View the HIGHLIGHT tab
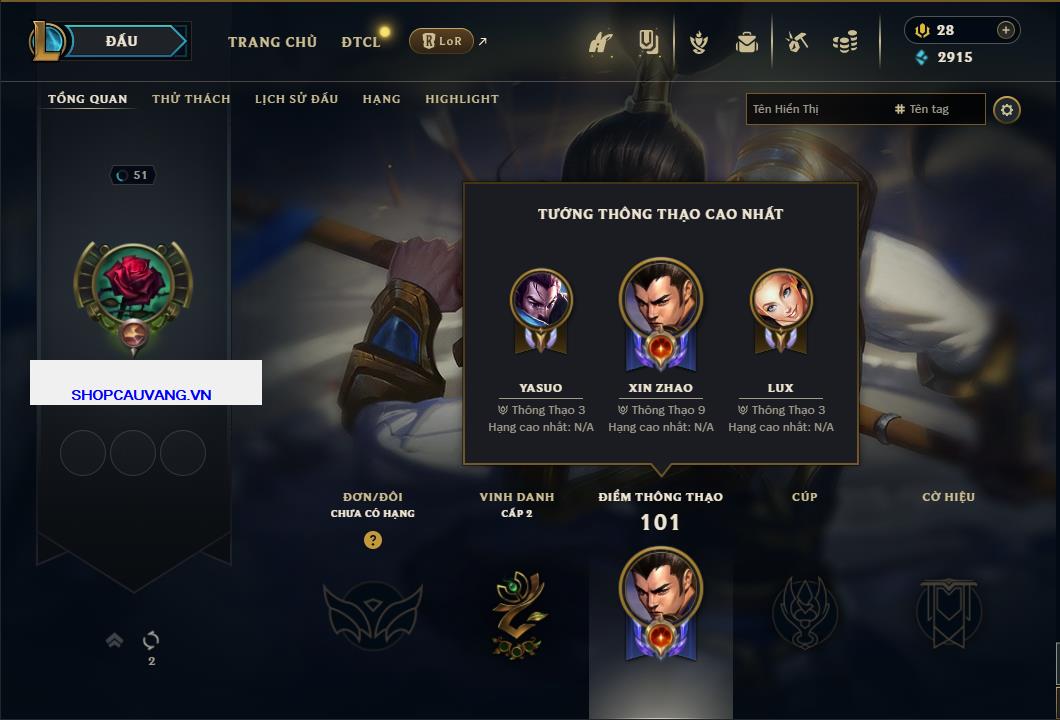The image size is (1060, 720). (x=461, y=99)
